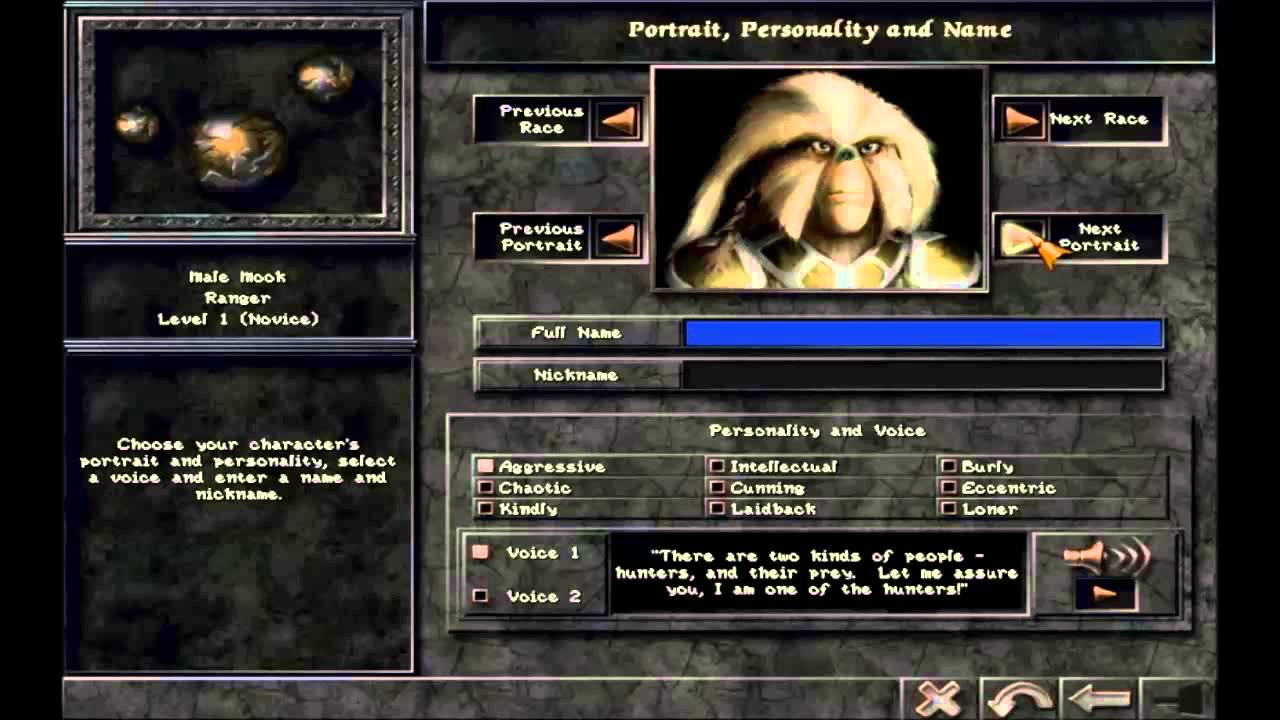Viewport: 1280px width, 720px height.
Task: Check the Intellectual personality trait
Action: (x=716, y=465)
